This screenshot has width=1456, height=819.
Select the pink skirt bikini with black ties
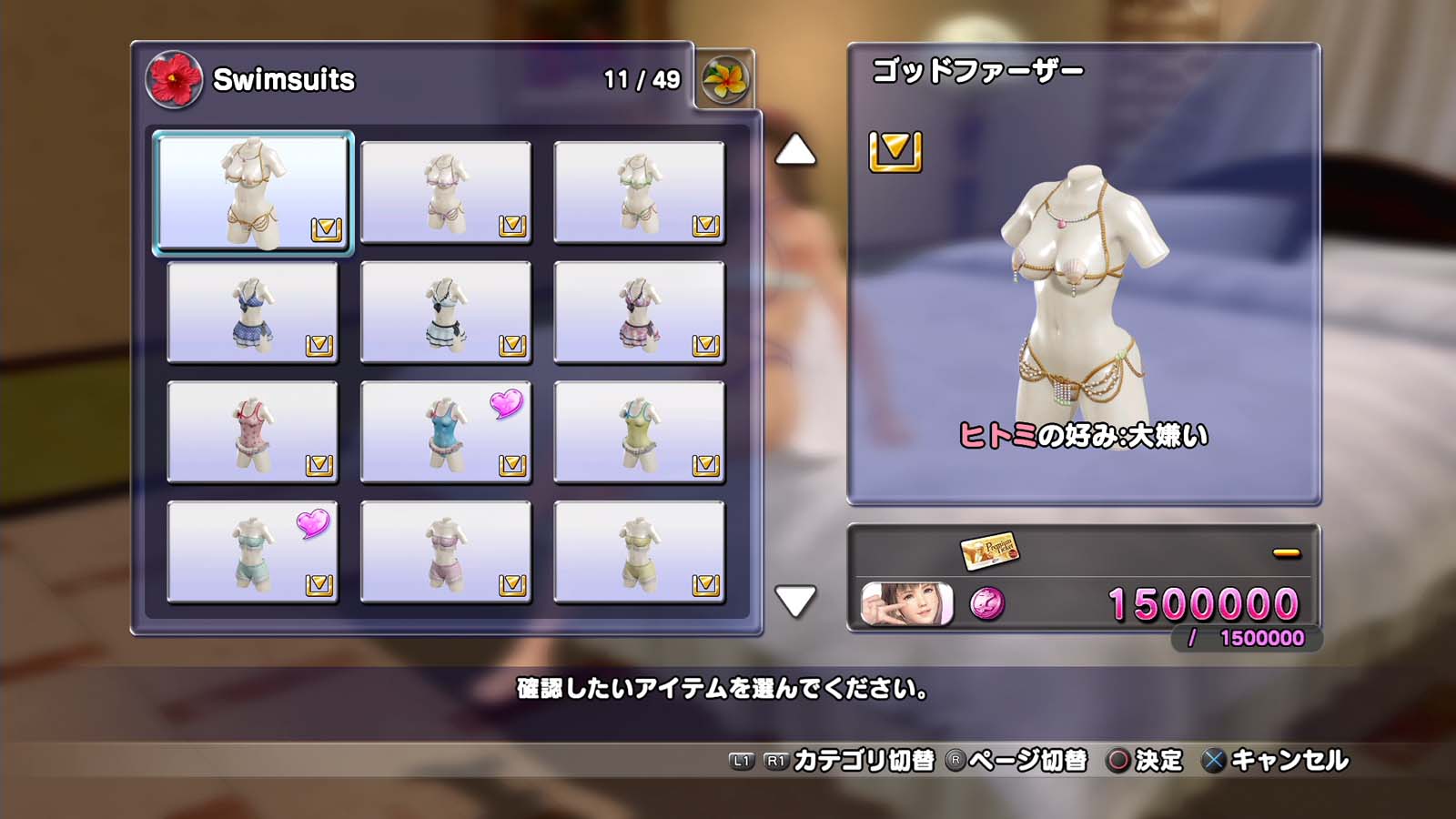[x=639, y=312]
